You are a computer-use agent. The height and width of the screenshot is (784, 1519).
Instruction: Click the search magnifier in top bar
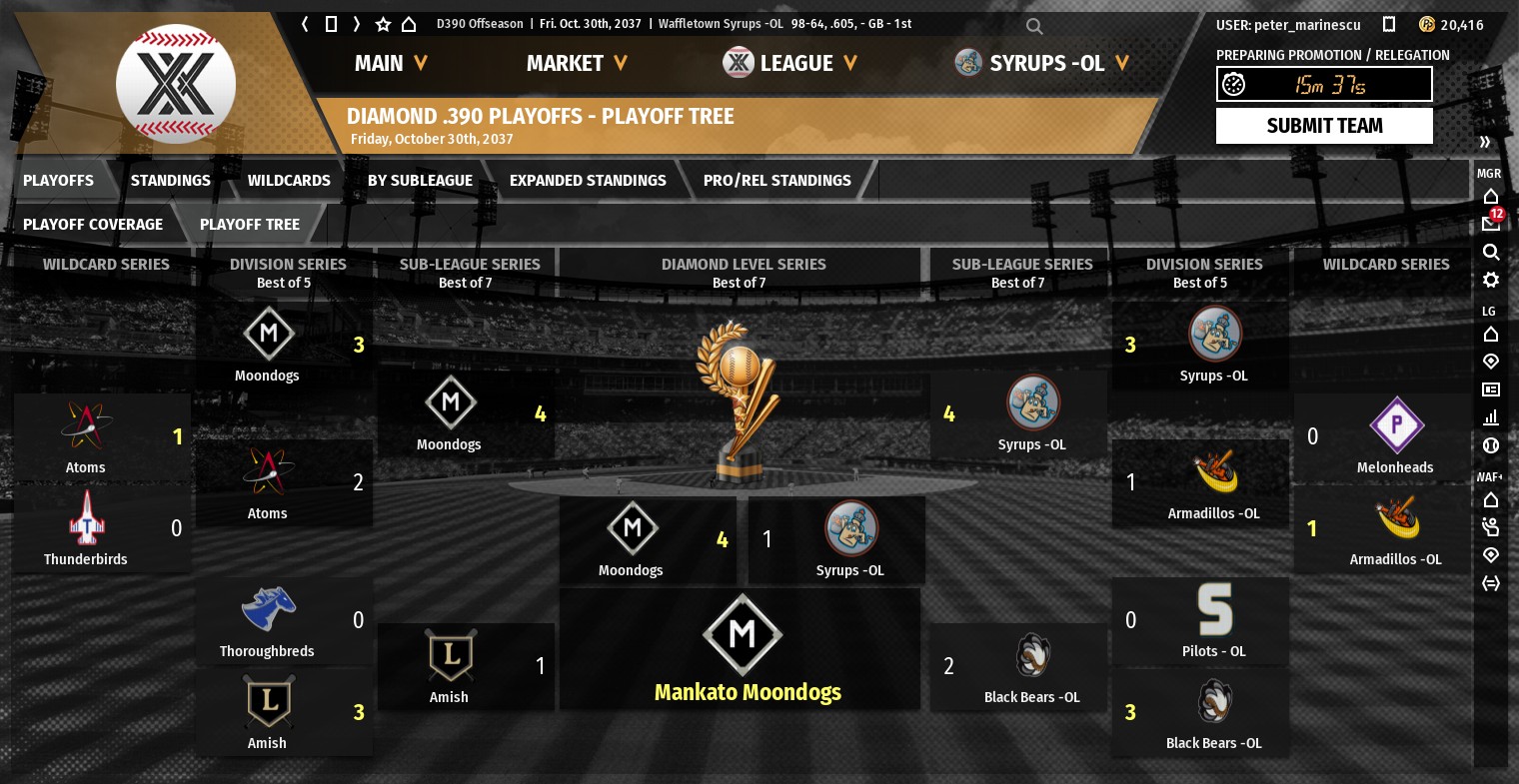click(1034, 26)
